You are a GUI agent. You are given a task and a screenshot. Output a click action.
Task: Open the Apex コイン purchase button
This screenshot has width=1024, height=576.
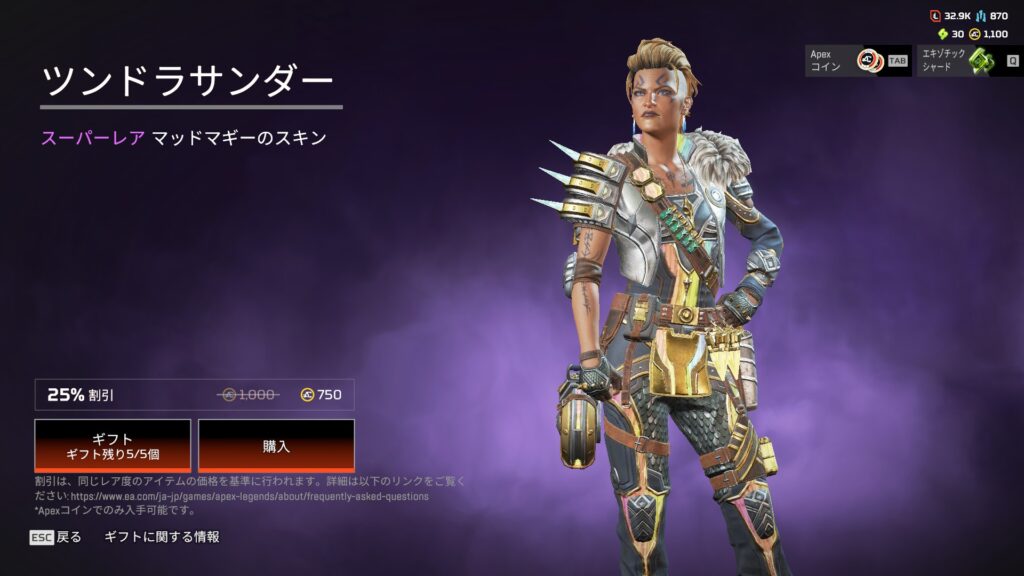[x=858, y=60]
